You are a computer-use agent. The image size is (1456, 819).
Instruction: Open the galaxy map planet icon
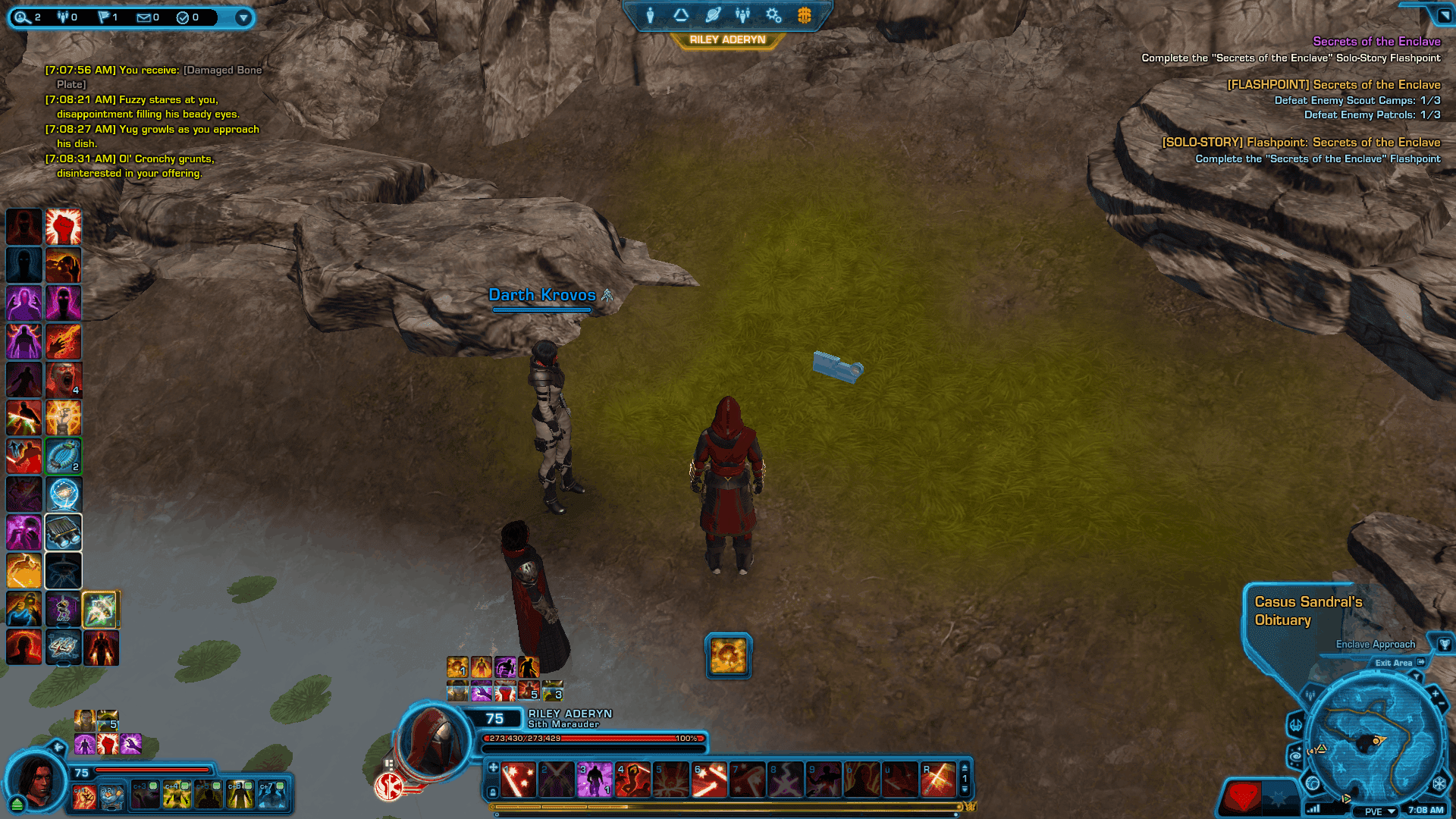pos(713,14)
